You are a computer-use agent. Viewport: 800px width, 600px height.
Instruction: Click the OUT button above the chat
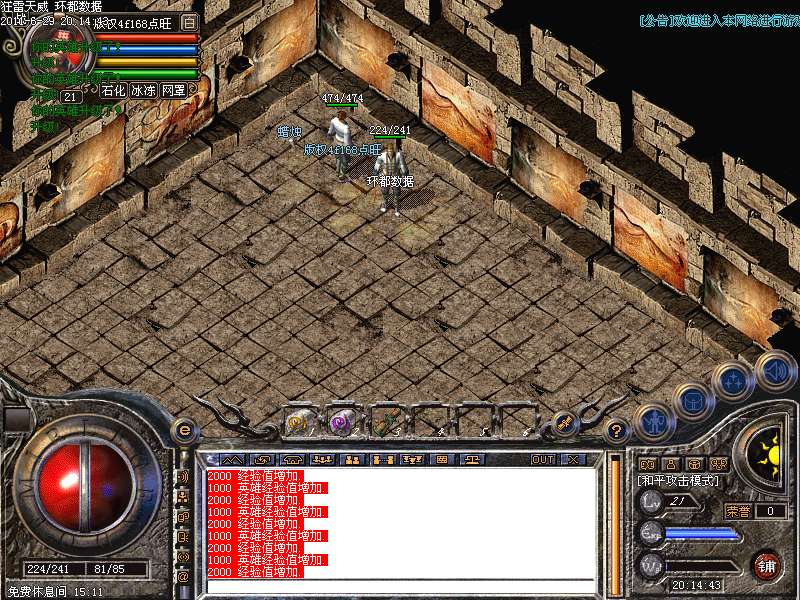click(x=543, y=459)
